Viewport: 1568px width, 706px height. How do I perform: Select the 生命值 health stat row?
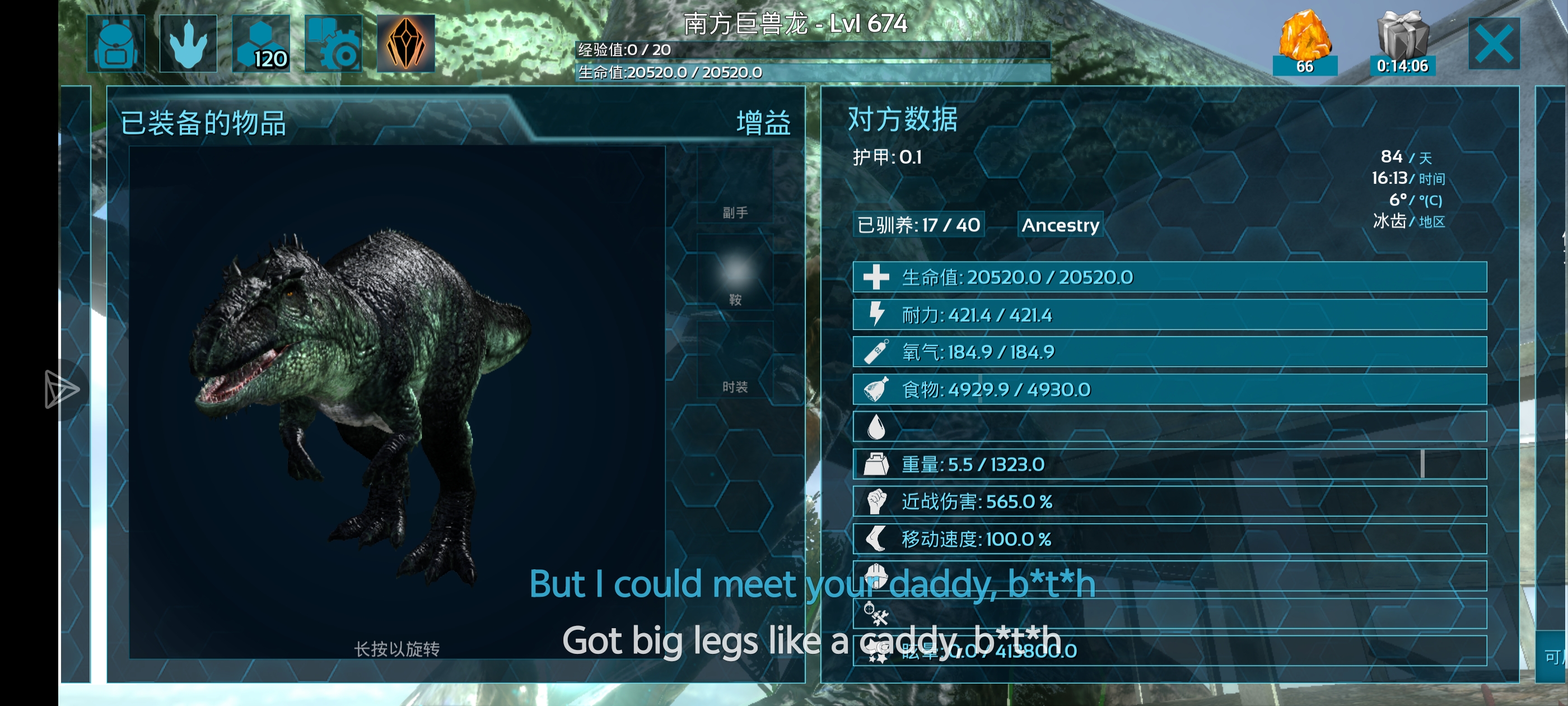[1169, 277]
